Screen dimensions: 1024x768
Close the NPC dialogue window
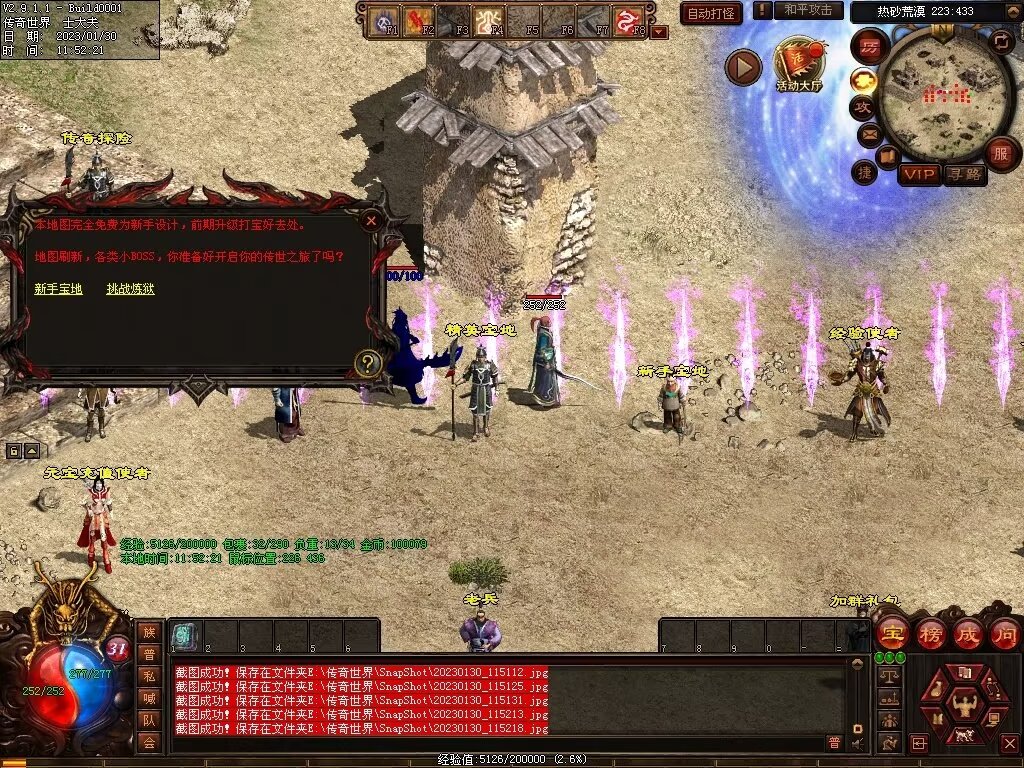point(371,220)
